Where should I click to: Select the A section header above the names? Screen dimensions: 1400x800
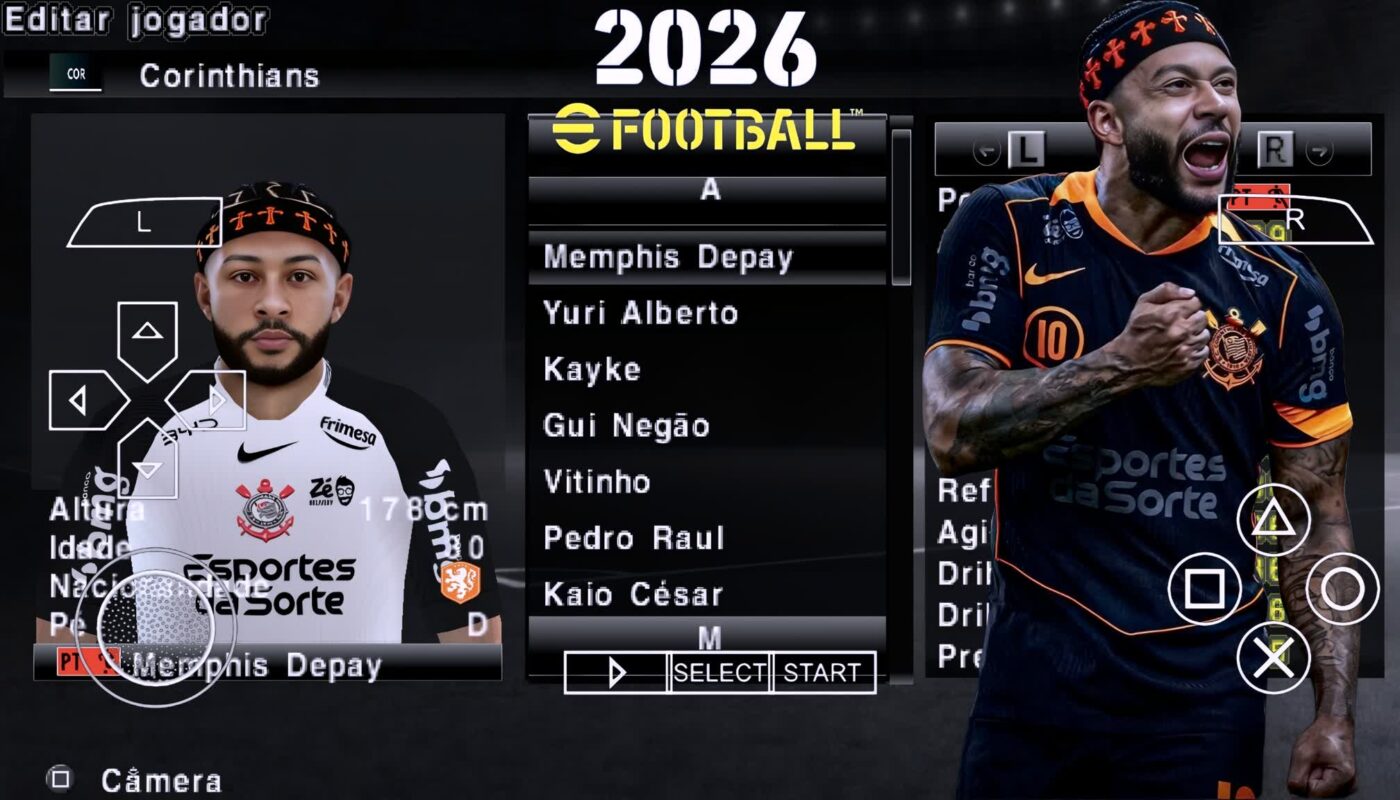[x=710, y=191]
